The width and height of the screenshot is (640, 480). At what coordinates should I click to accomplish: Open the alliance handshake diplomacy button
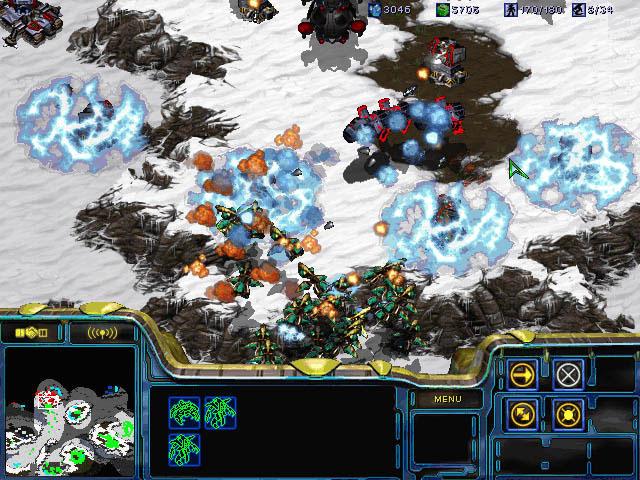pos(31,332)
